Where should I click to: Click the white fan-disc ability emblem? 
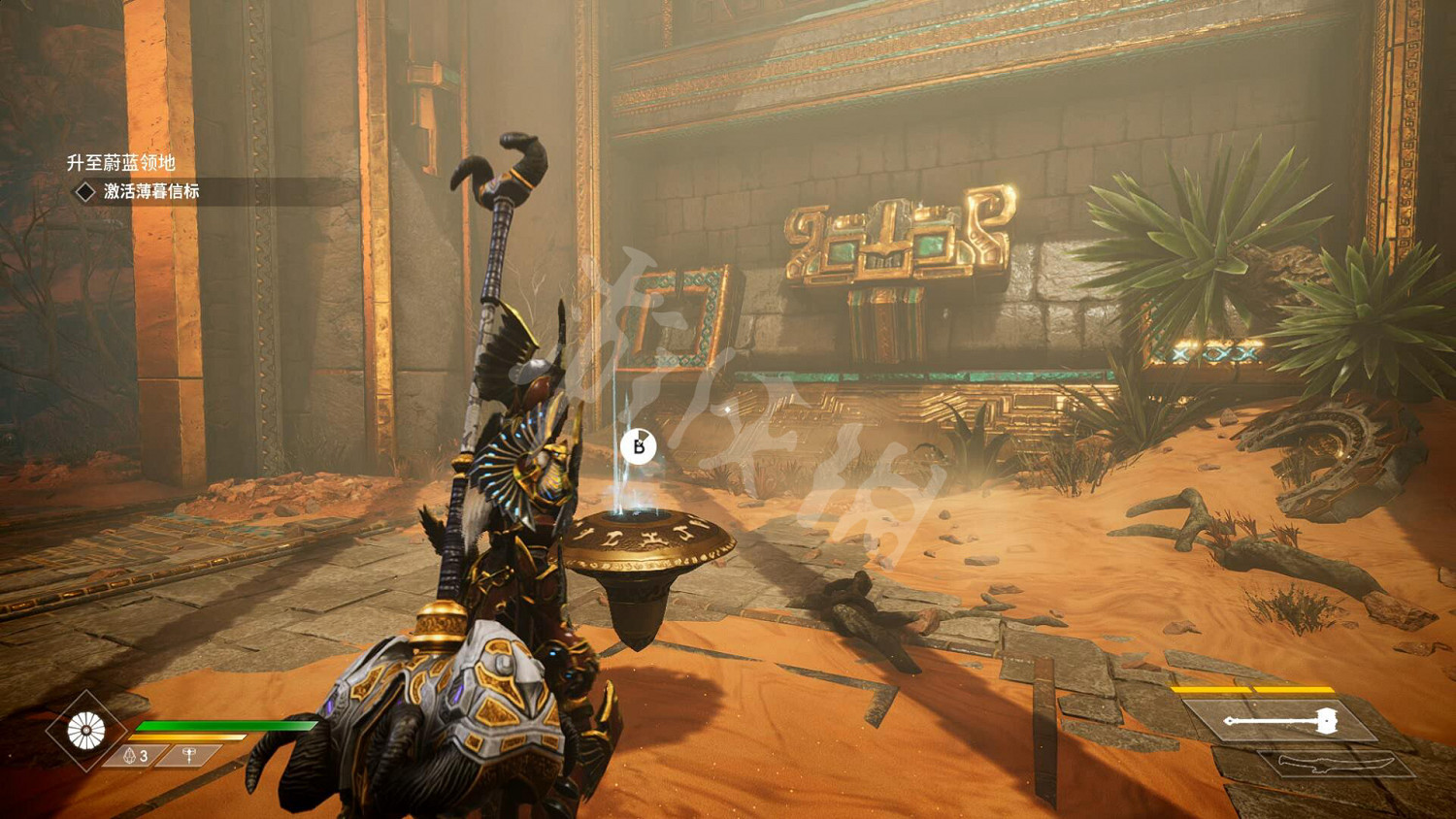pyautogui.click(x=86, y=731)
